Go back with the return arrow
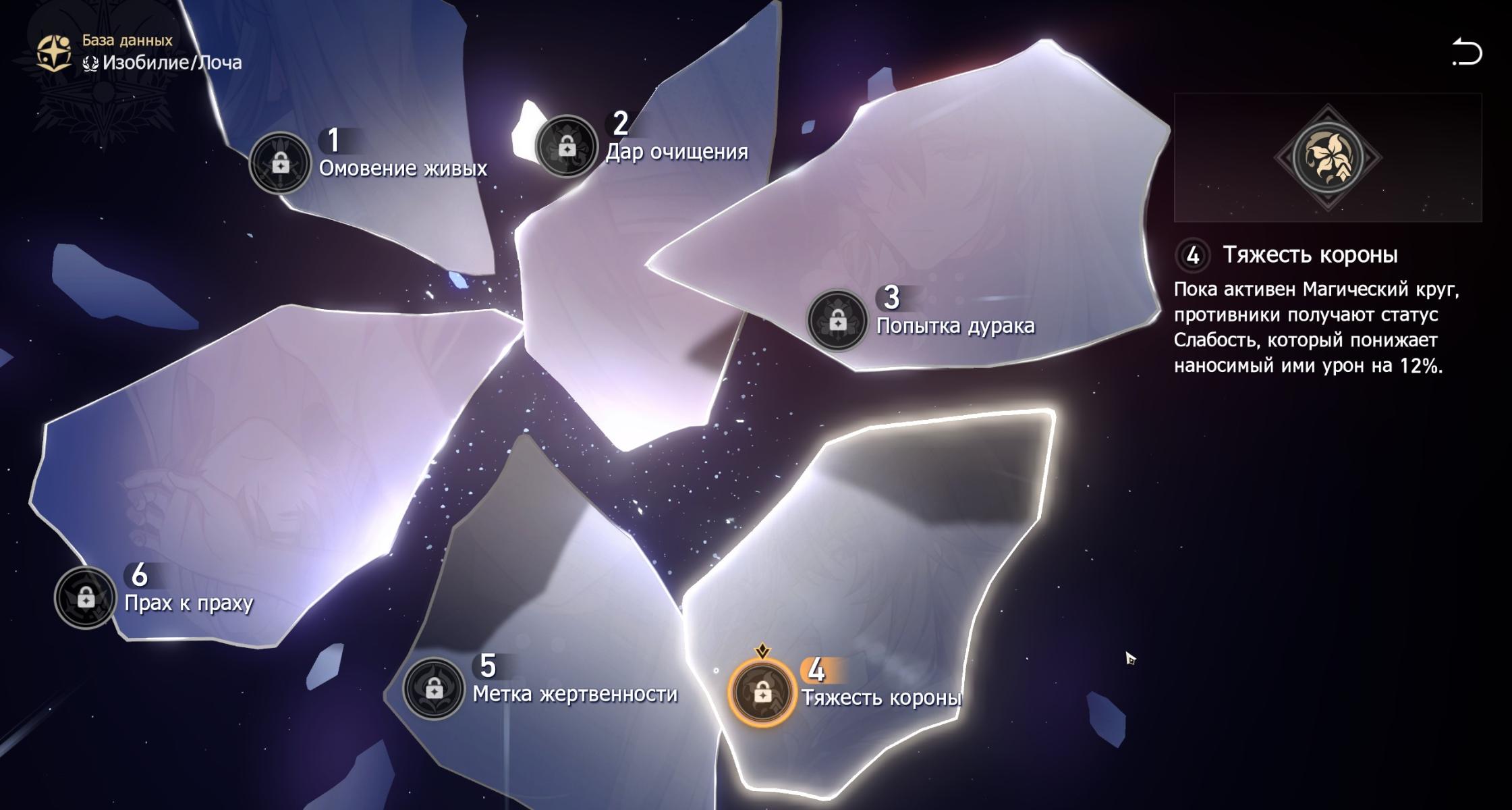The width and height of the screenshot is (1512, 810). 1466,53
